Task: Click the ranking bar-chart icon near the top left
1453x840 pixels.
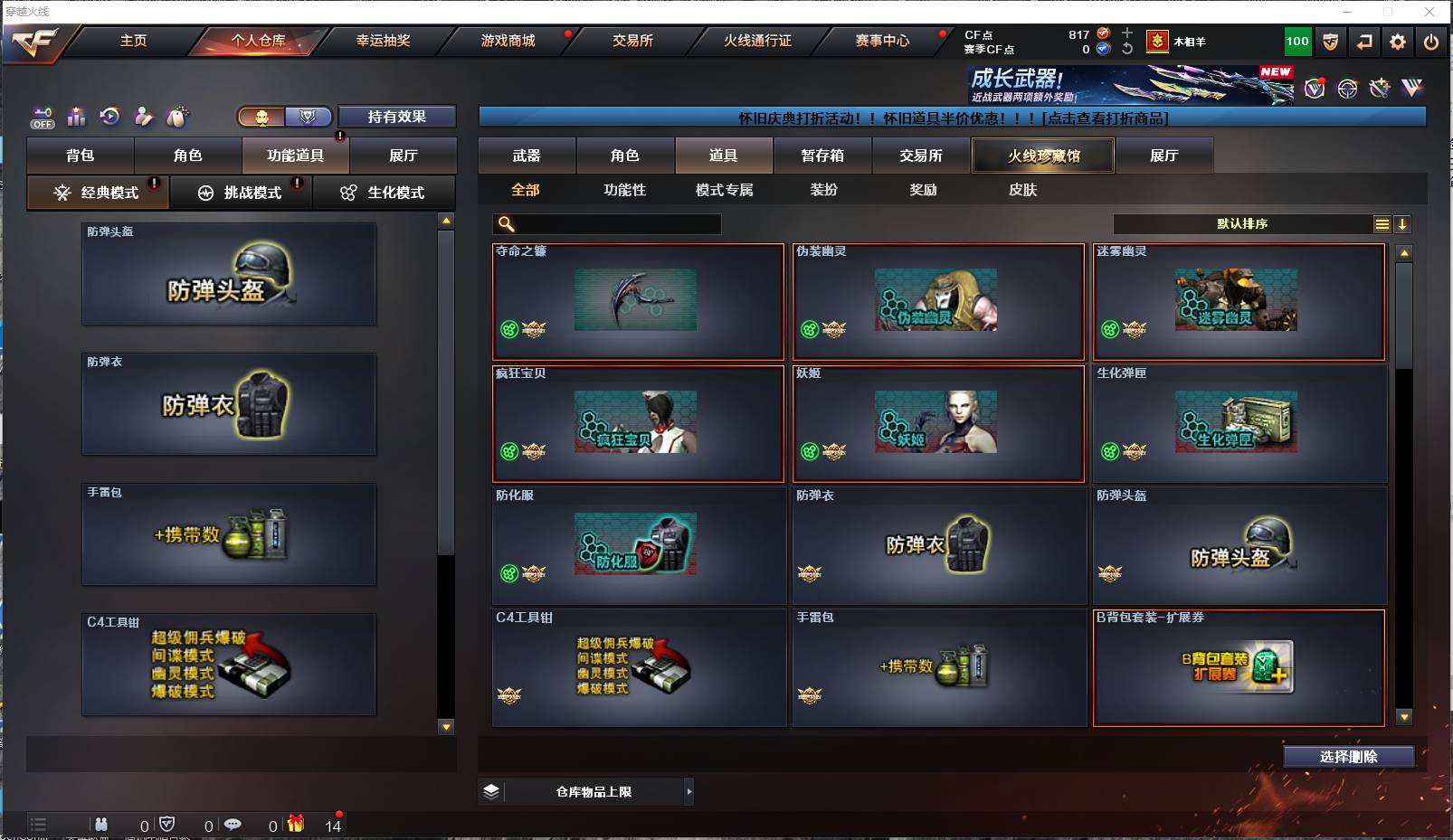Action: 77,117
